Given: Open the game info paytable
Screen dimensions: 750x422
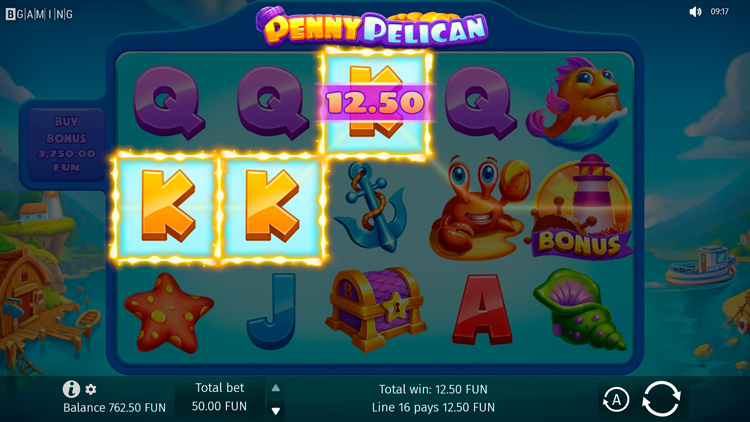Looking at the screenshot, I should point(71,389).
